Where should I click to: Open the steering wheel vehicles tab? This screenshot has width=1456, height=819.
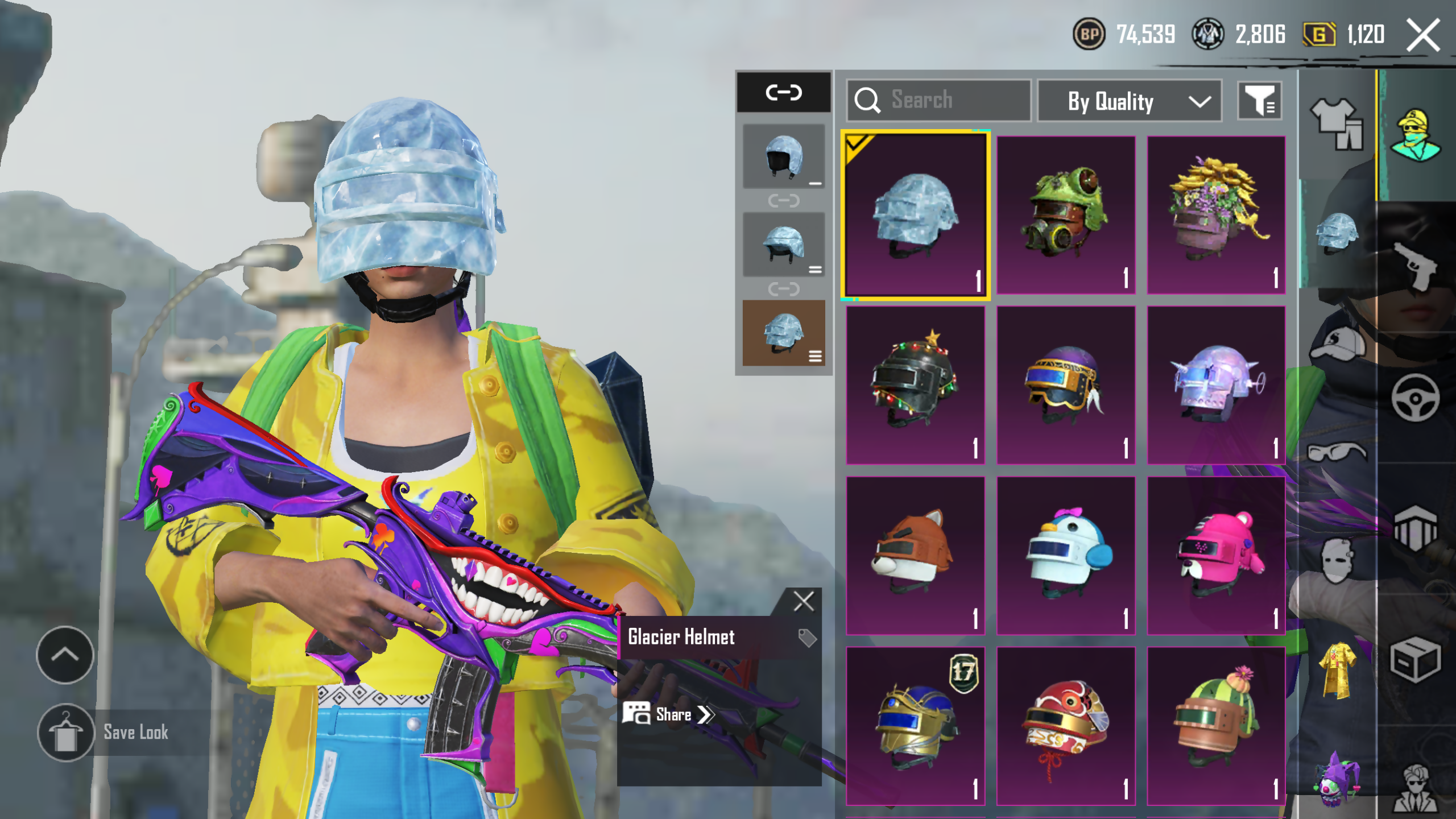[x=1415, y=398]
